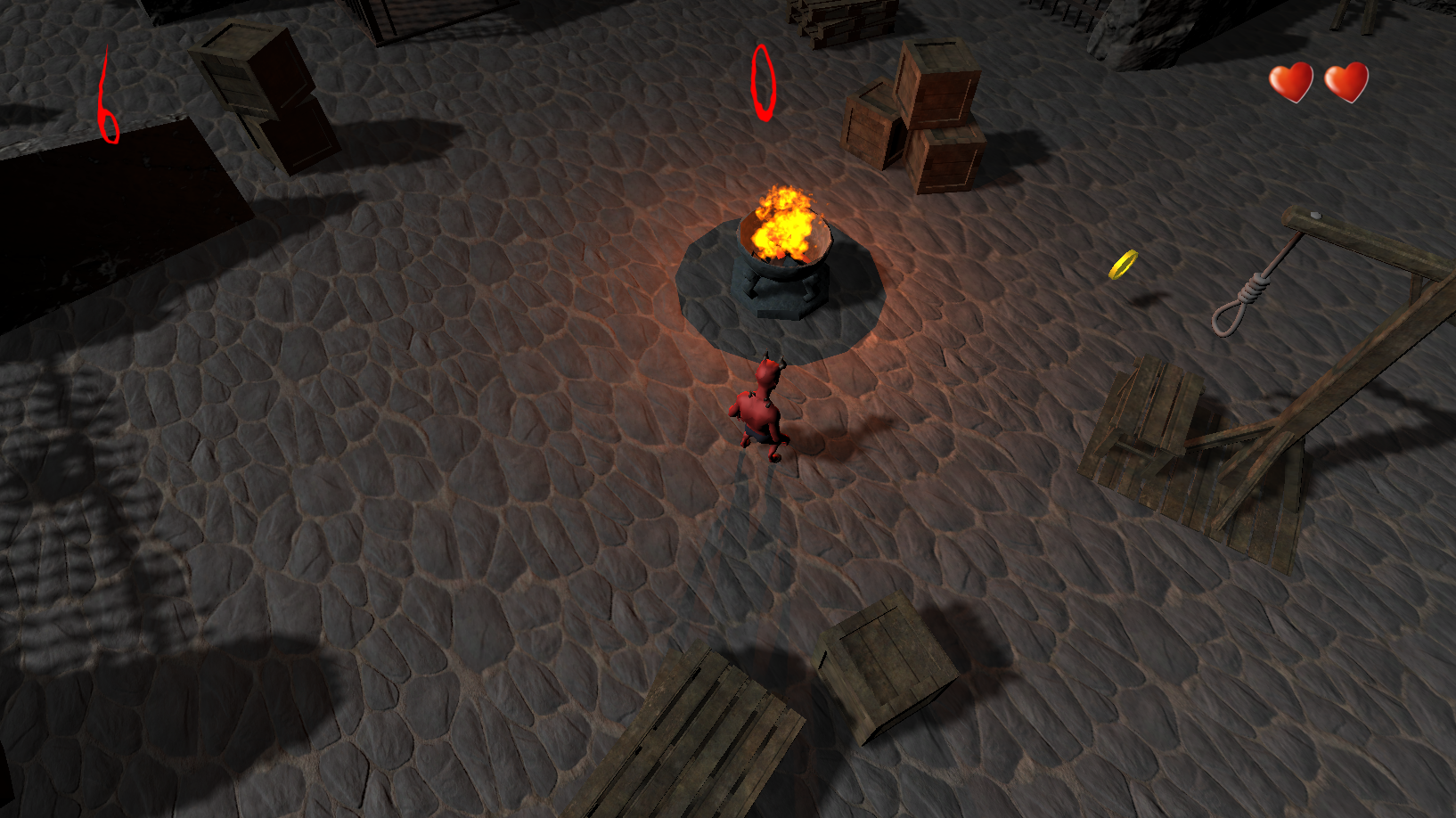Click the left heart health icon
Screen dimensions: 1456x818
click(x=1291, y=80)
